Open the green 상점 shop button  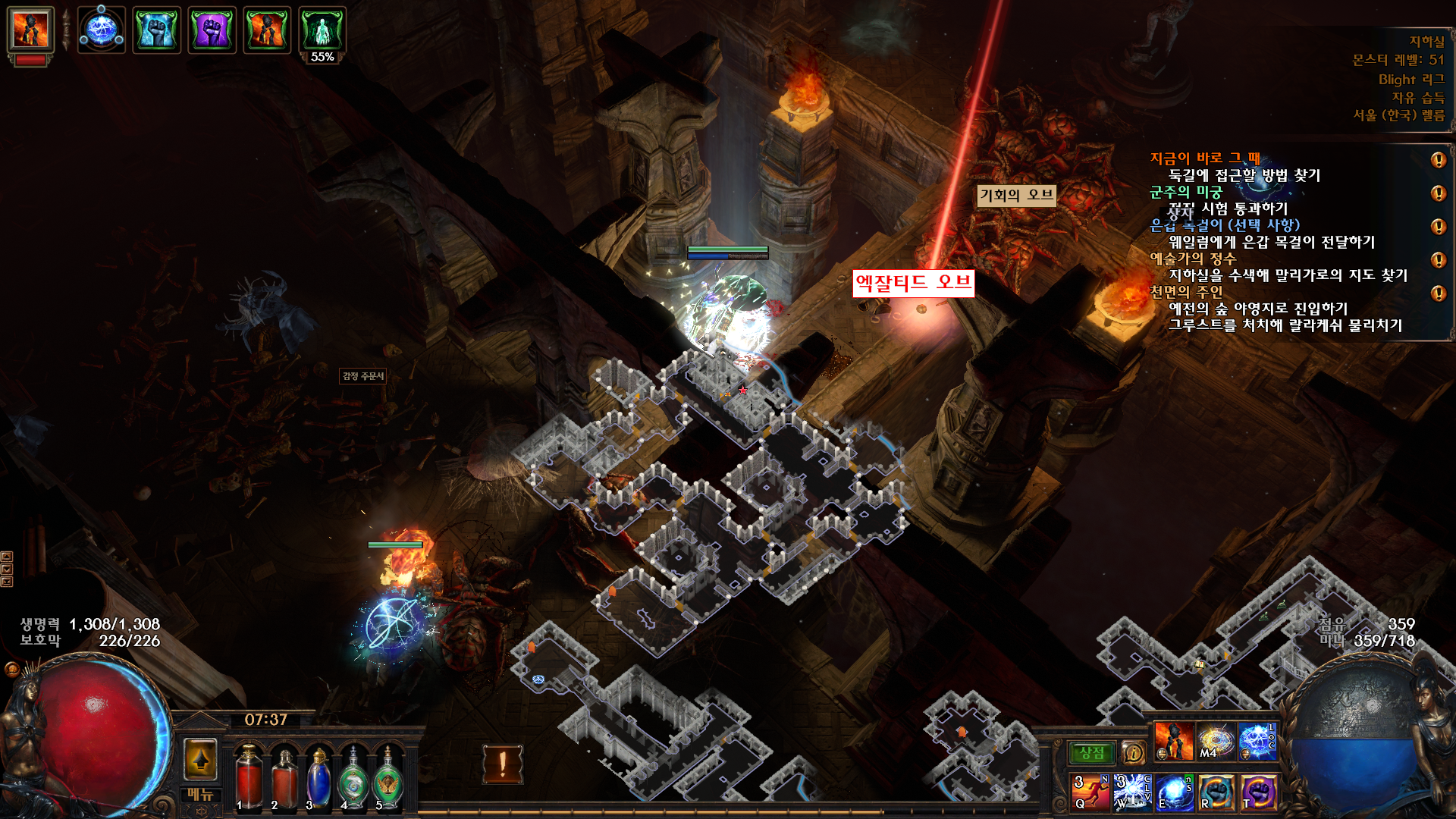(x=1091, y=752)
